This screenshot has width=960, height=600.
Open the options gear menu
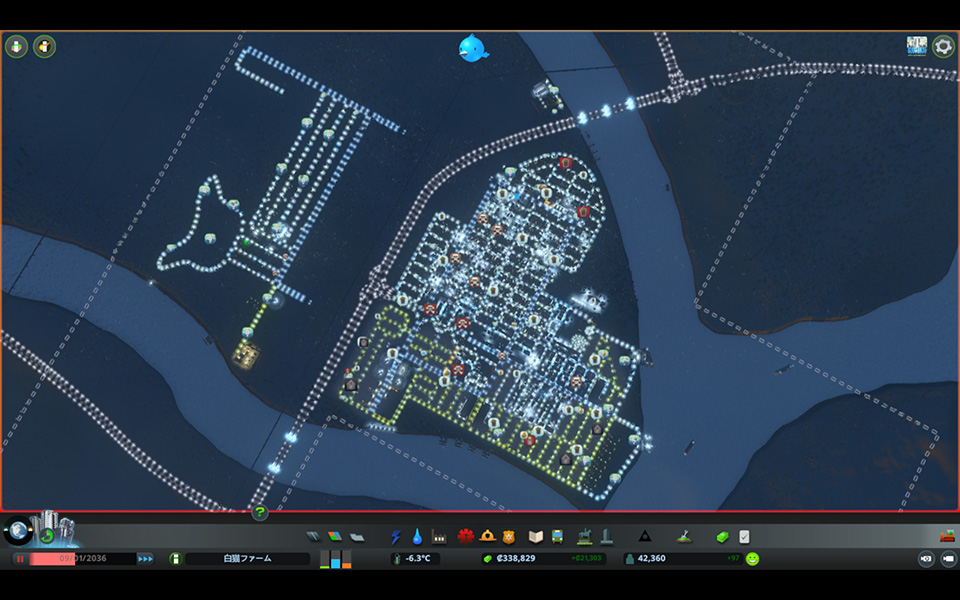(943, 46)
